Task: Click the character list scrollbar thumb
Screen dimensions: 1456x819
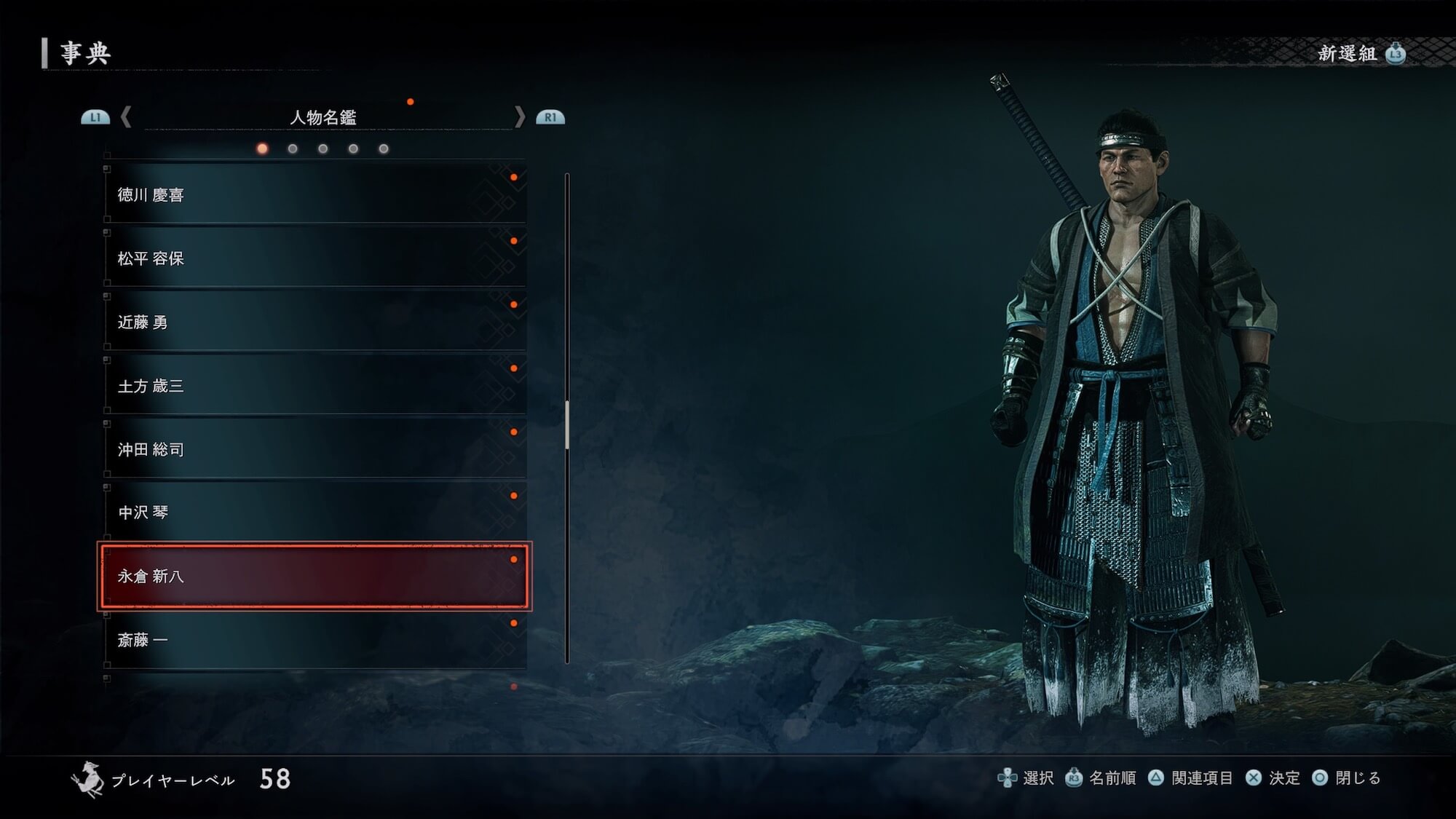Action: pos(567,424)
